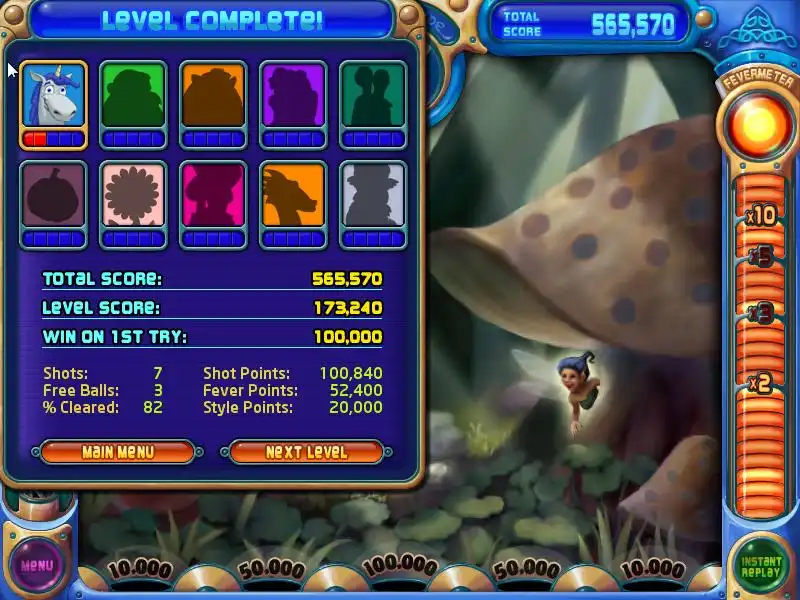Watch the Instant Replay
This screenshot has height=600, width=800.
click(x=761, y=567)
